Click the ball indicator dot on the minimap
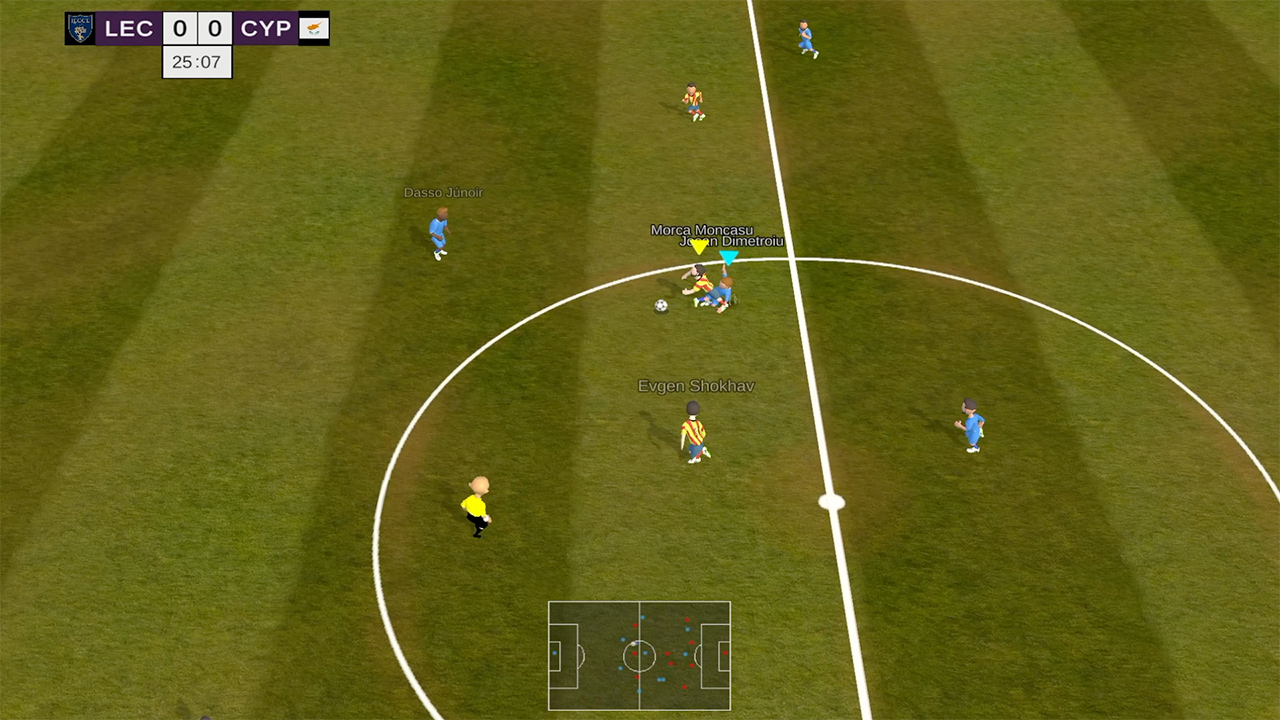Image resolution: width=1280 pixels, height=720 pixels. 634,643
